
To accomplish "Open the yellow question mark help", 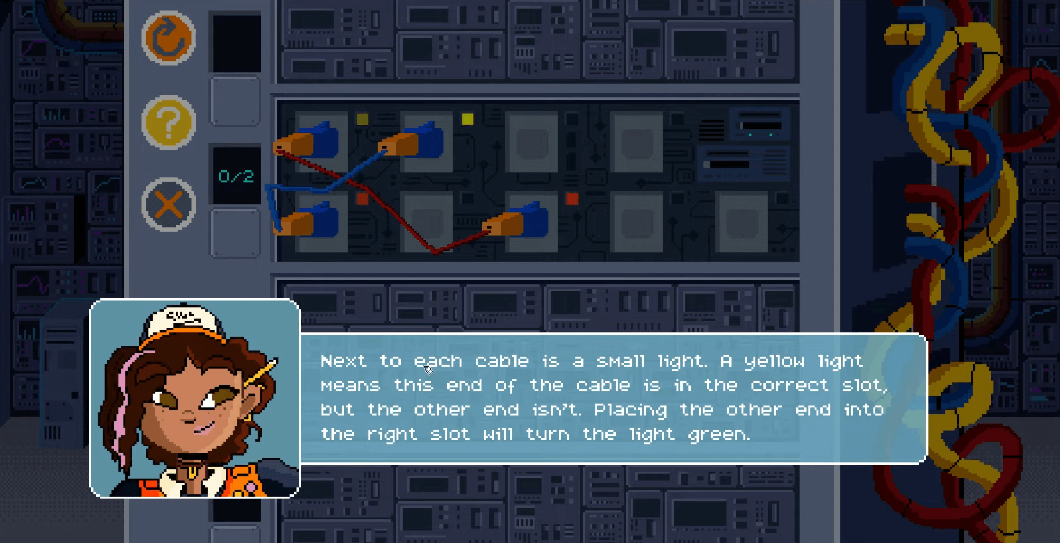I will [168, 122].
